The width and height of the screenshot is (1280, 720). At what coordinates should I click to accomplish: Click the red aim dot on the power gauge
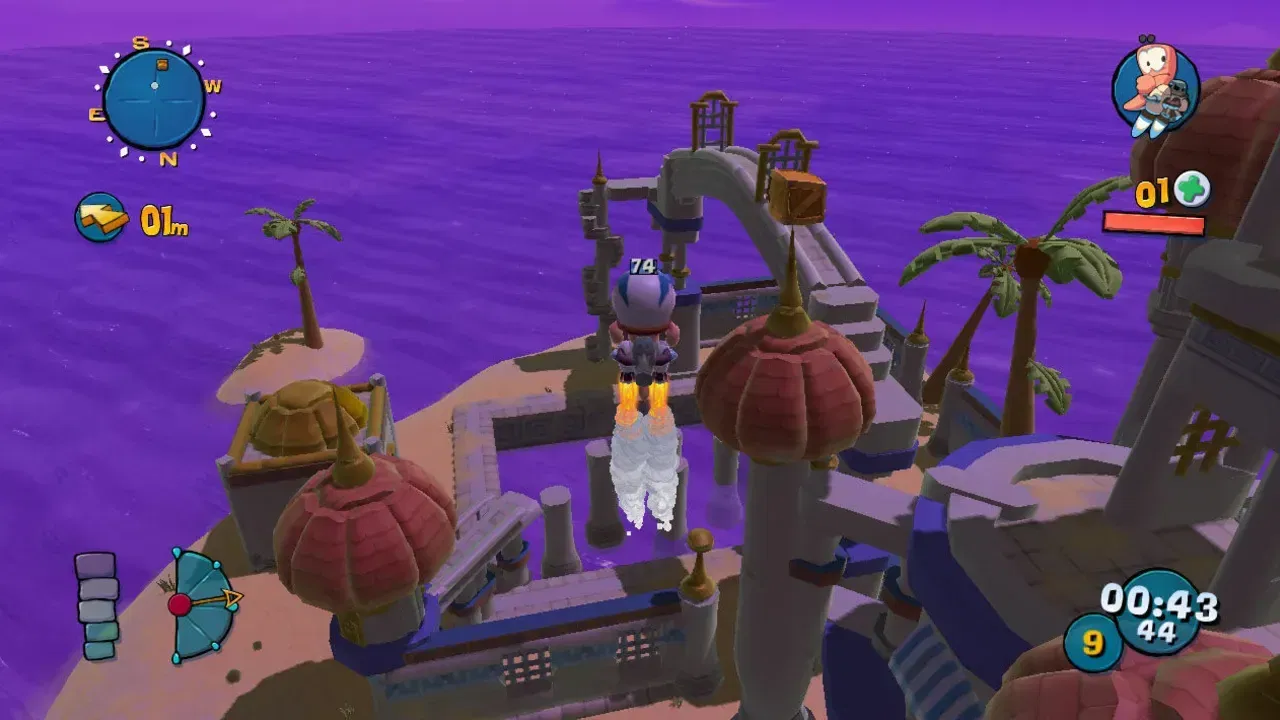[180, 604]
